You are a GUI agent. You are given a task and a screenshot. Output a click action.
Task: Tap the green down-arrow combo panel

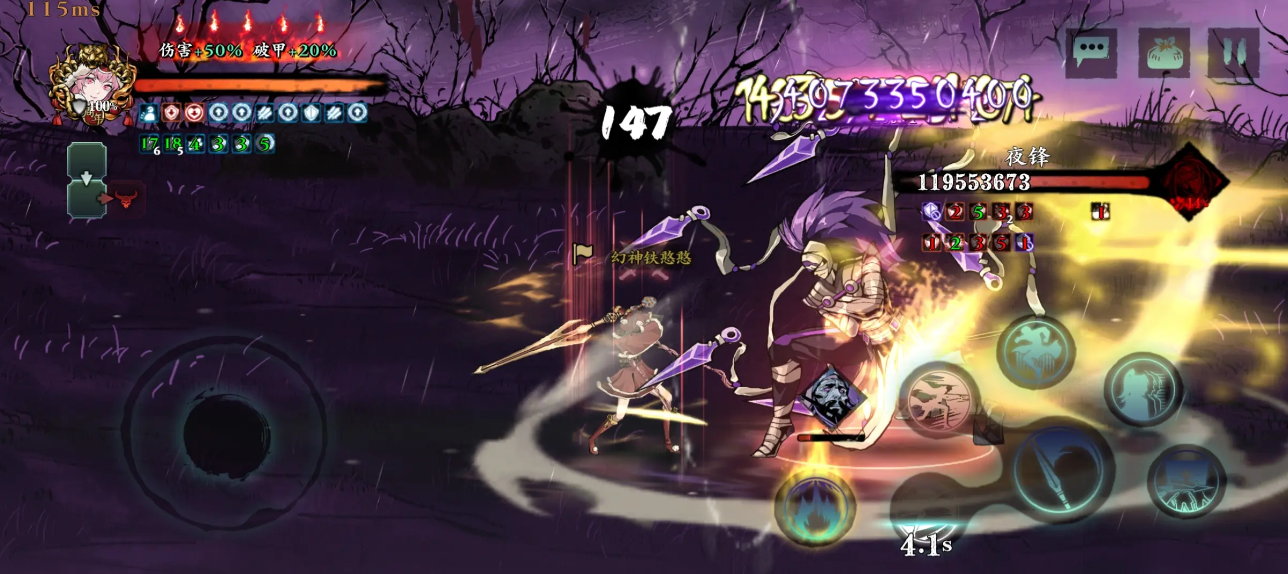pos(87,180)
